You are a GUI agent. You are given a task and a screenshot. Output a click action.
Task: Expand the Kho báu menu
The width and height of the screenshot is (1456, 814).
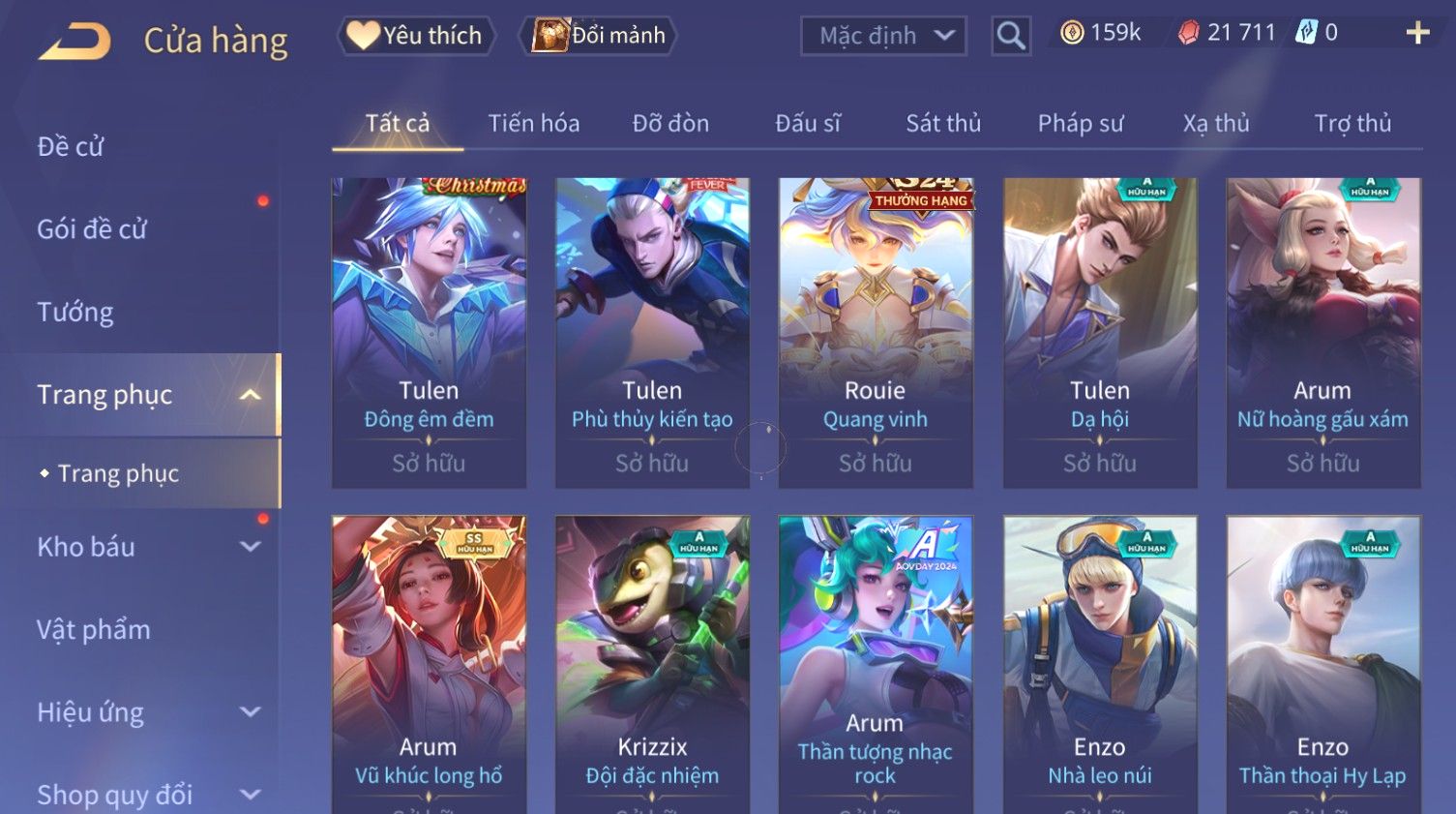(145, 547)
